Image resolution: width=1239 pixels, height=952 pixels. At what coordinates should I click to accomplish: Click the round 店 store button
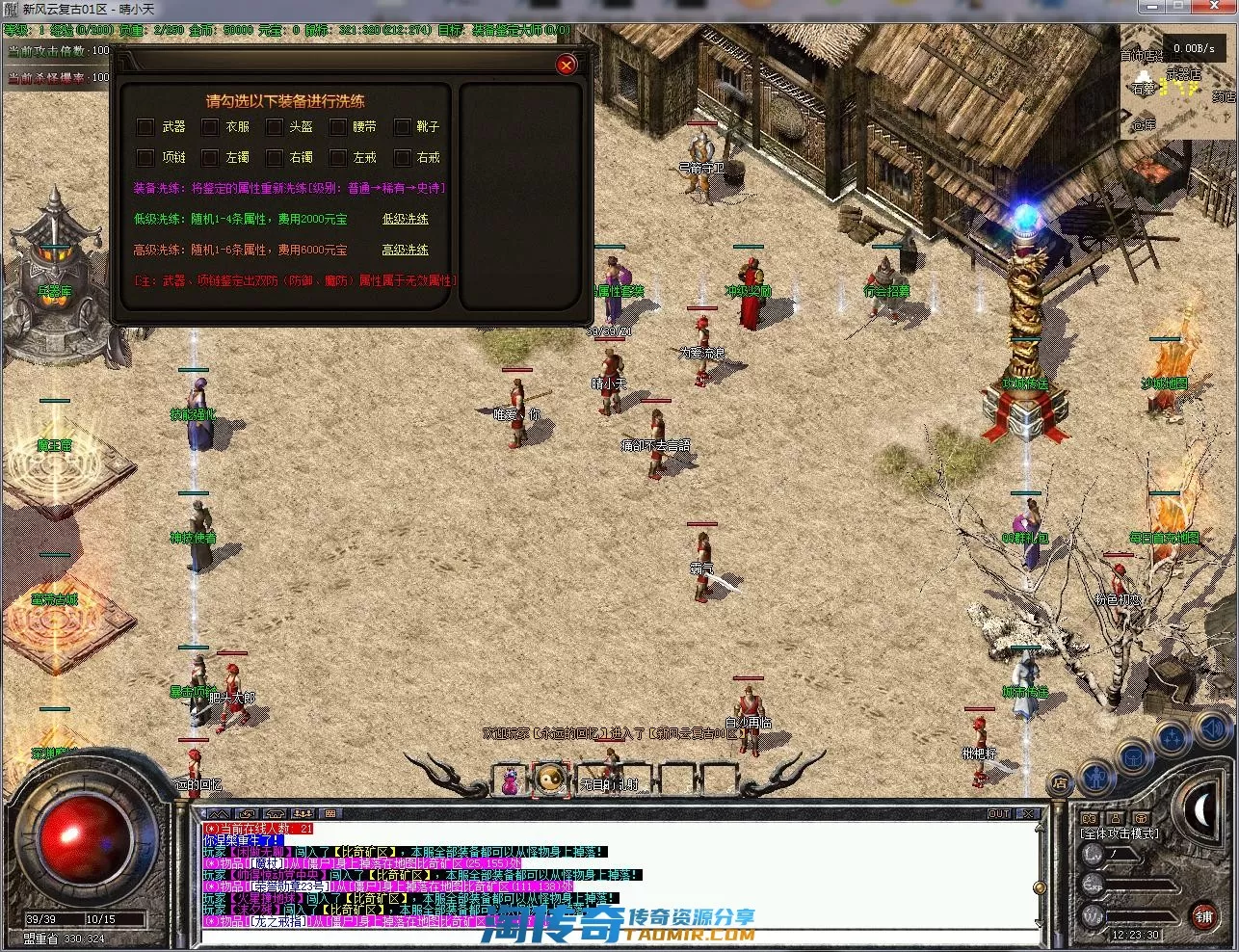pyautogui.click(x=1060, y=782)
